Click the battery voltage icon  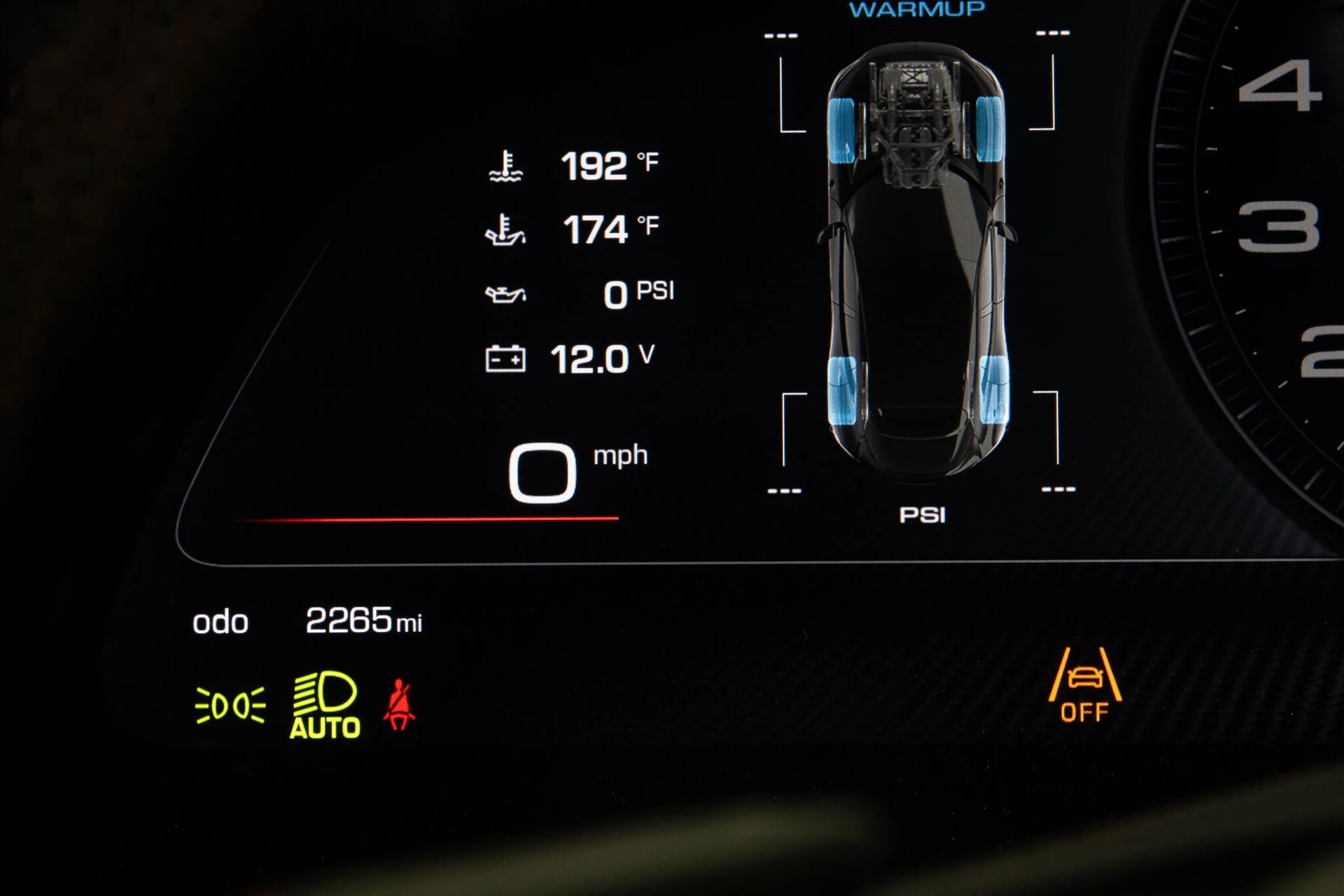505,359
